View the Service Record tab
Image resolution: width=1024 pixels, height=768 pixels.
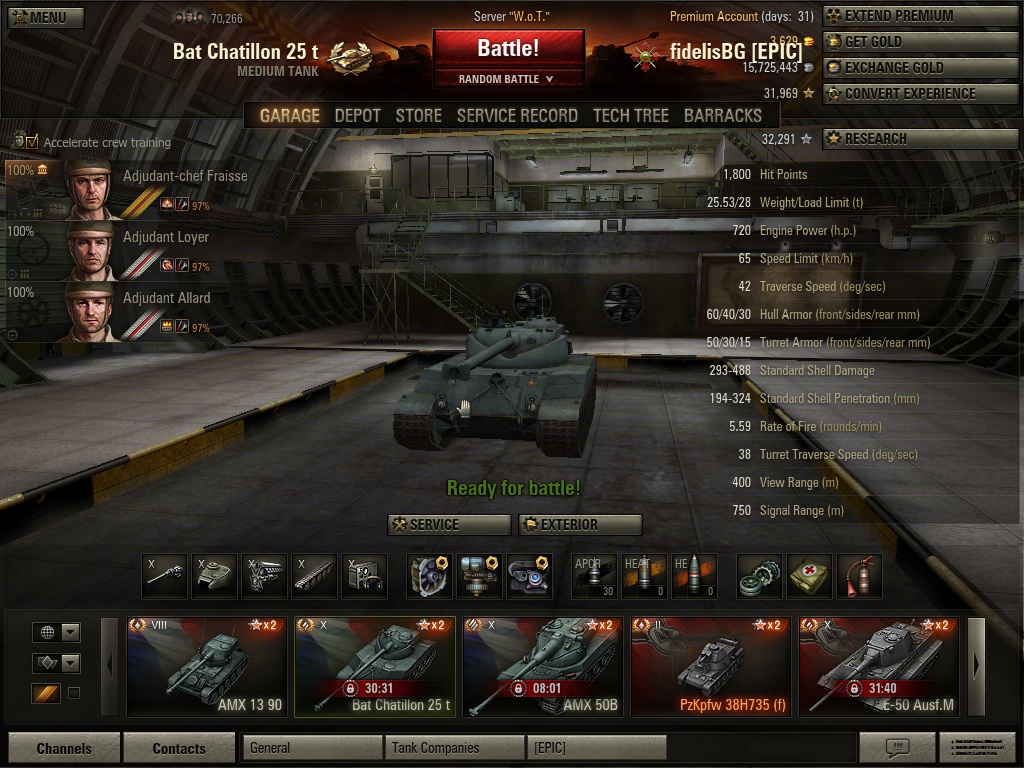click(x=517, y=115)
